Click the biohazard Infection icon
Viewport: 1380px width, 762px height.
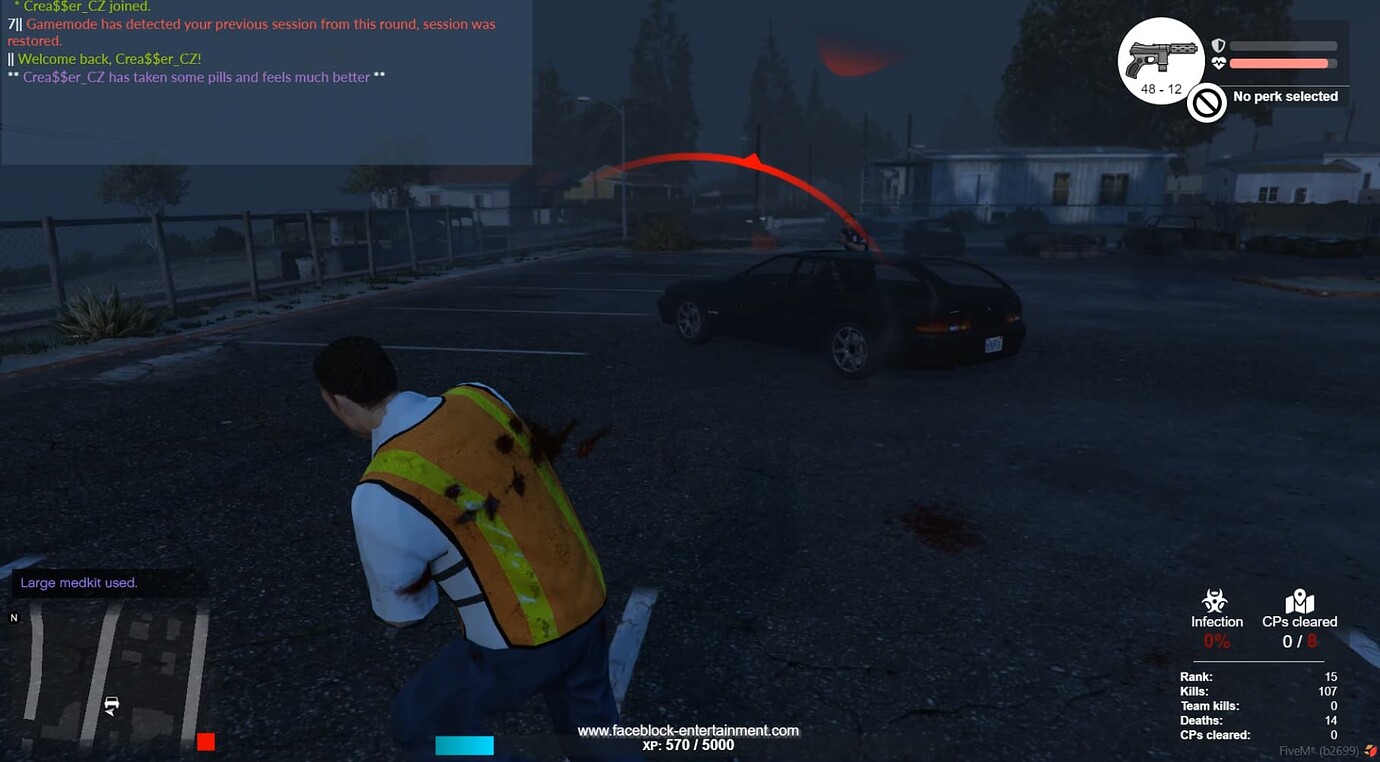point(1216,599)
